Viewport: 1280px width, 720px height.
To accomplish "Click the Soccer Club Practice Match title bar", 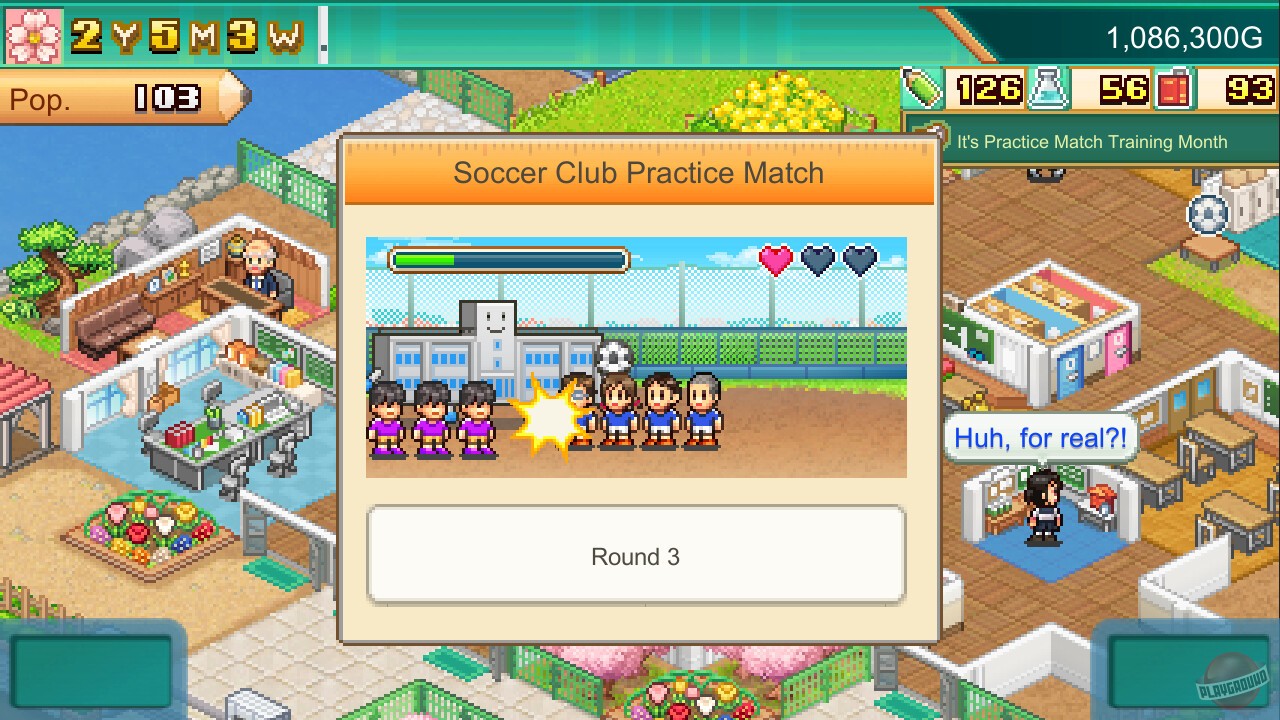I will (638, 173).
